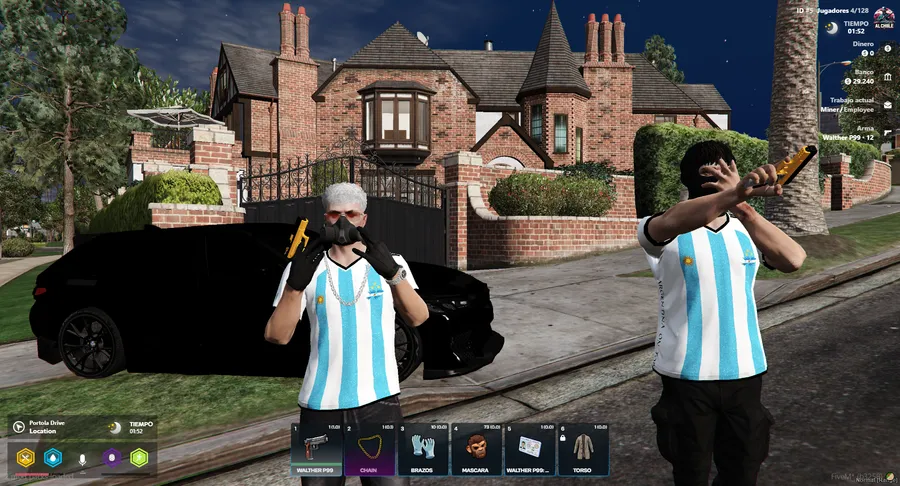Choose the gold Chain hotbar slot
Viewport: 900px width, 486px height.
click(370, 449)
